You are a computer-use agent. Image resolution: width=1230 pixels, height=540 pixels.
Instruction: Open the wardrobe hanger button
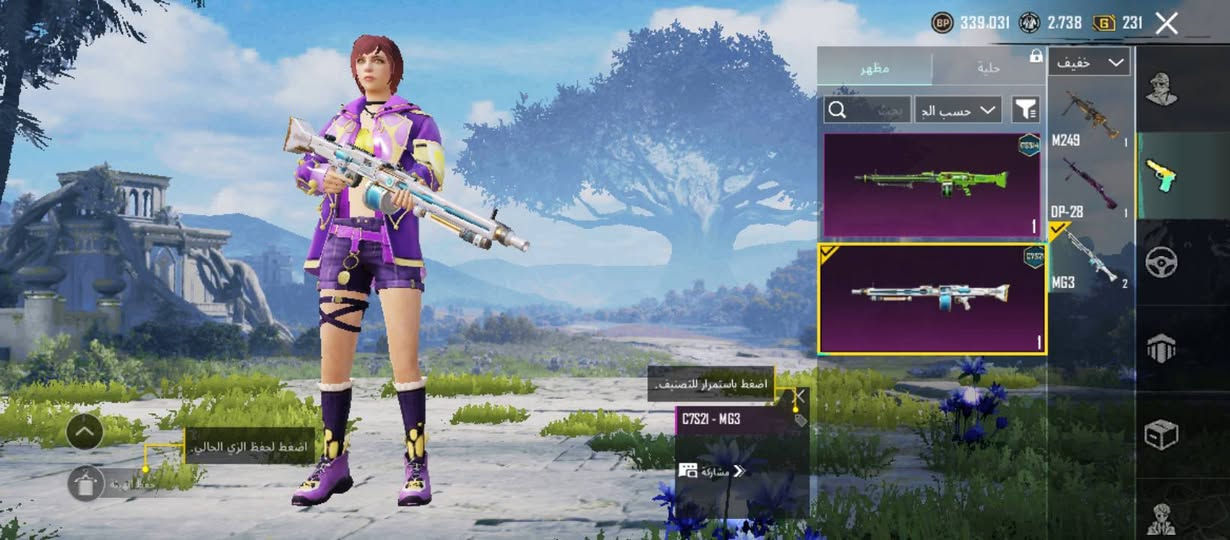[x=87, y=483]
